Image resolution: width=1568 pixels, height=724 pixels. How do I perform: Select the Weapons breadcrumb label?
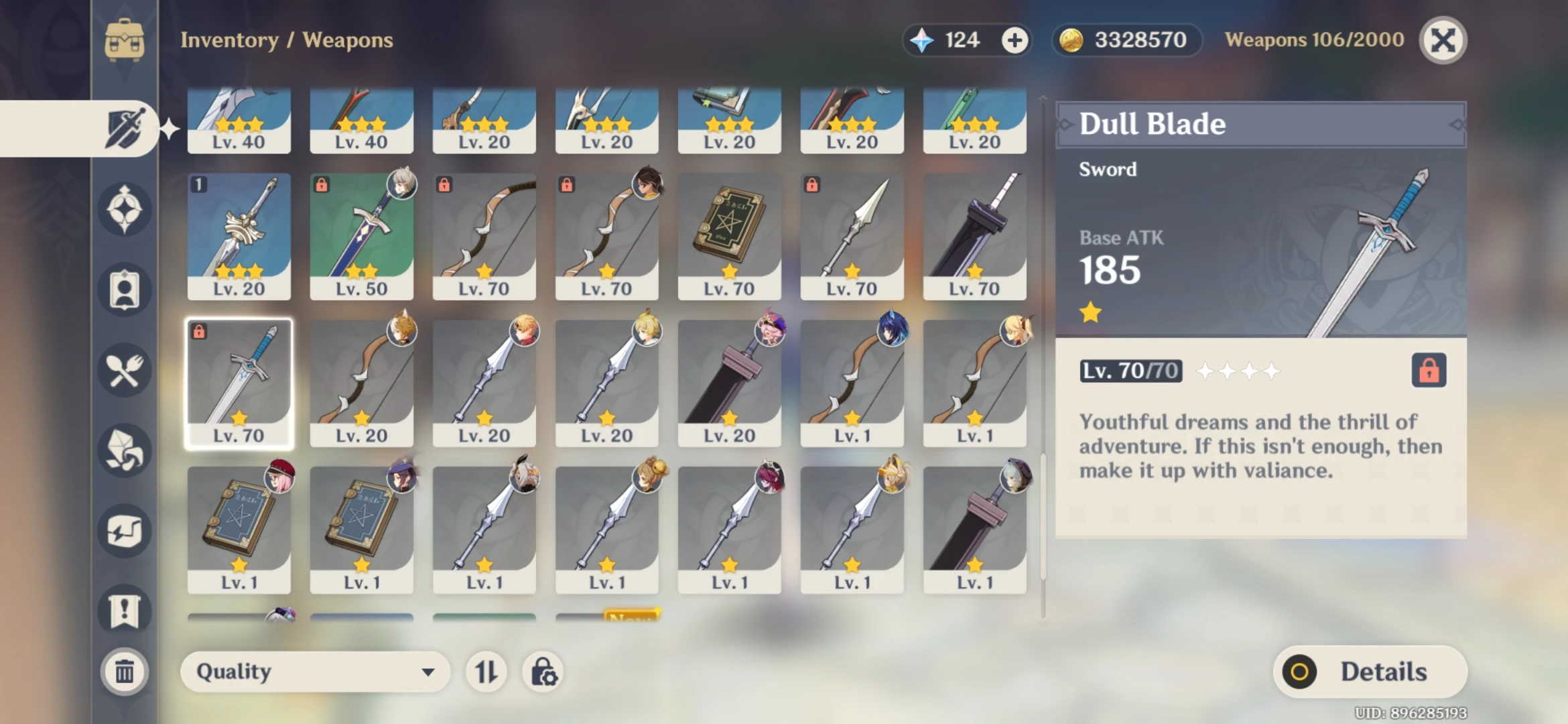pos(348,40)
